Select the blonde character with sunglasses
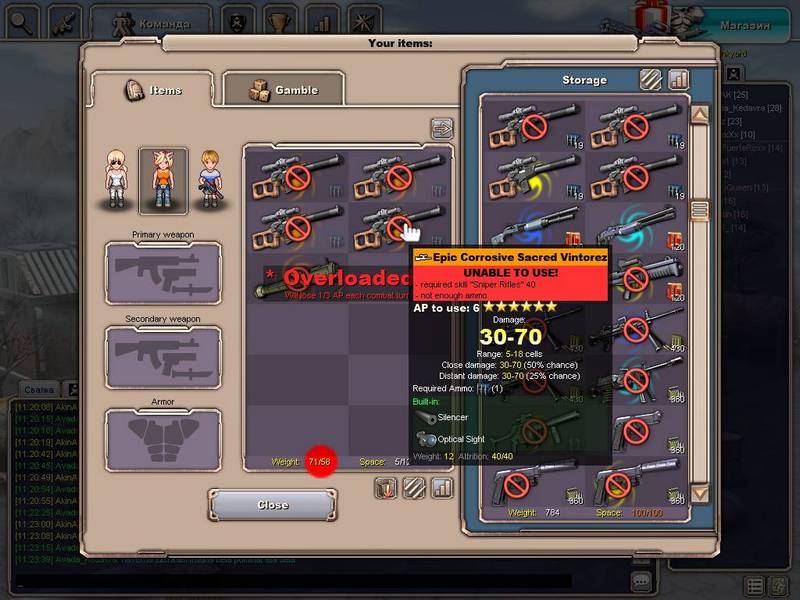 click(x=118, y=180)
